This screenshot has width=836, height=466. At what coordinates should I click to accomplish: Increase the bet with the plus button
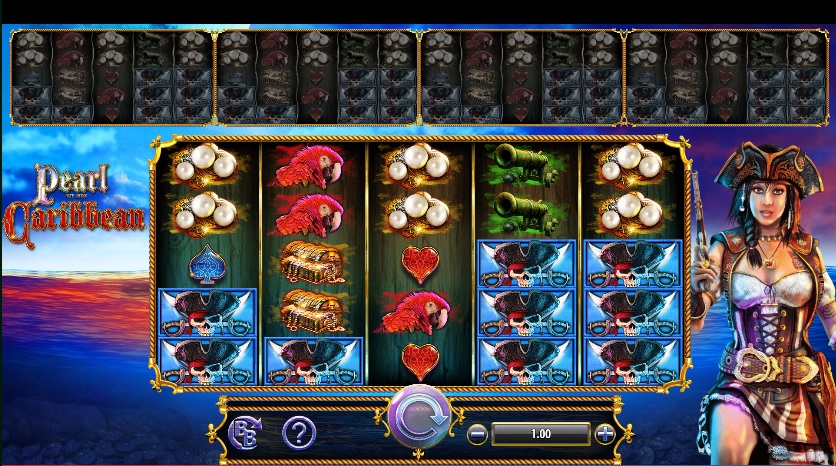[604, 434]
